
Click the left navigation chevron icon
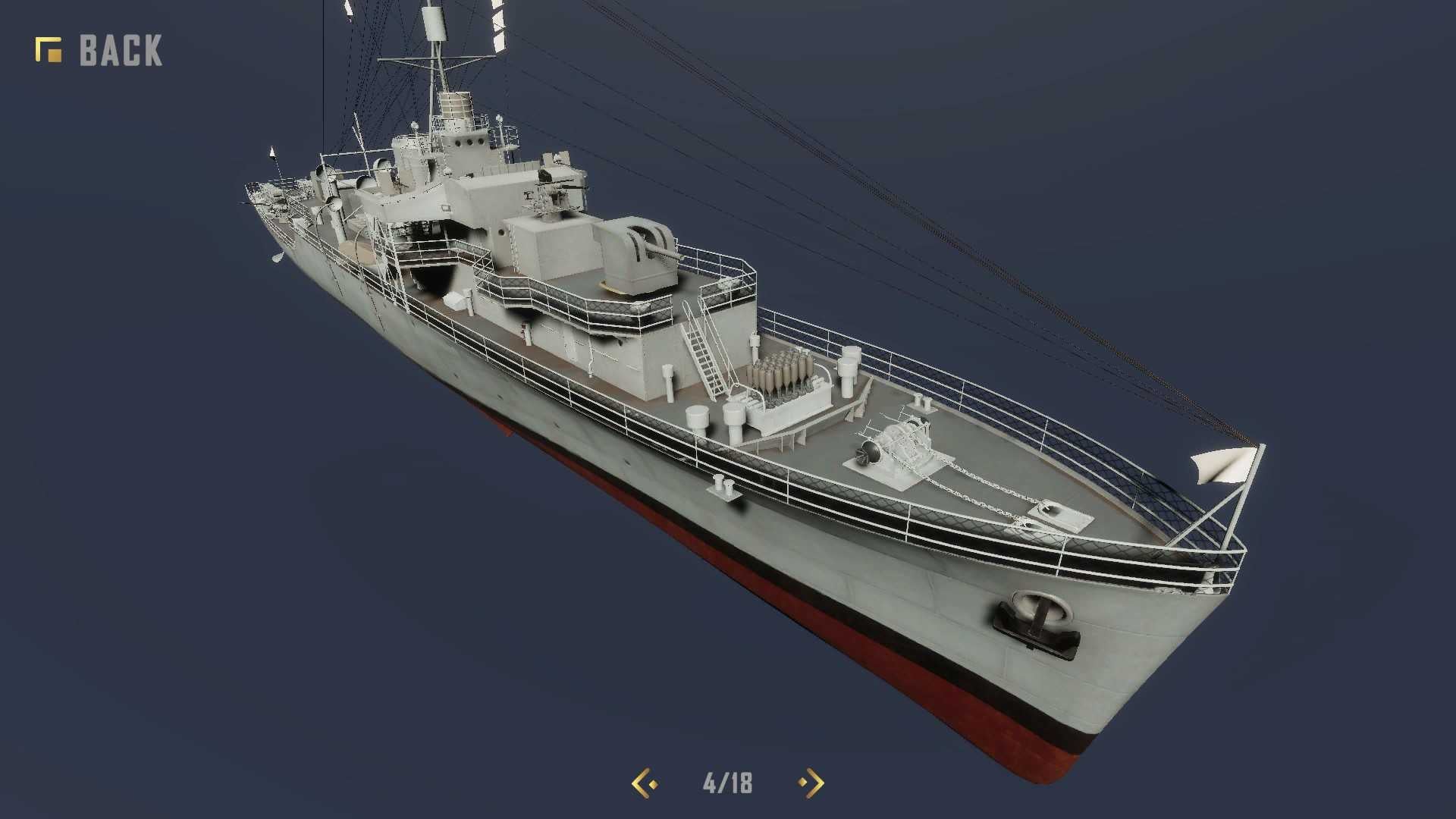point(641,782)
